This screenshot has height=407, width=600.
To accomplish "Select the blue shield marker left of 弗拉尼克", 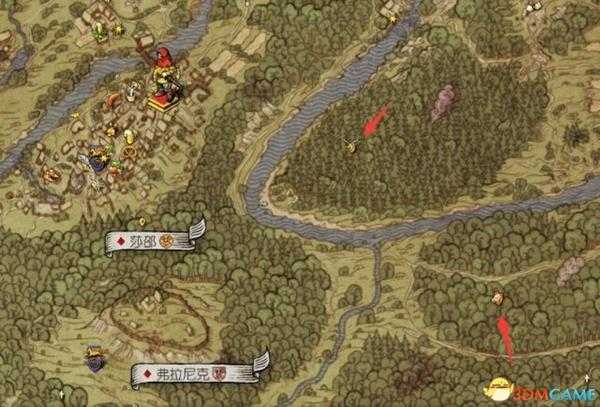I will tap(96, 355).
